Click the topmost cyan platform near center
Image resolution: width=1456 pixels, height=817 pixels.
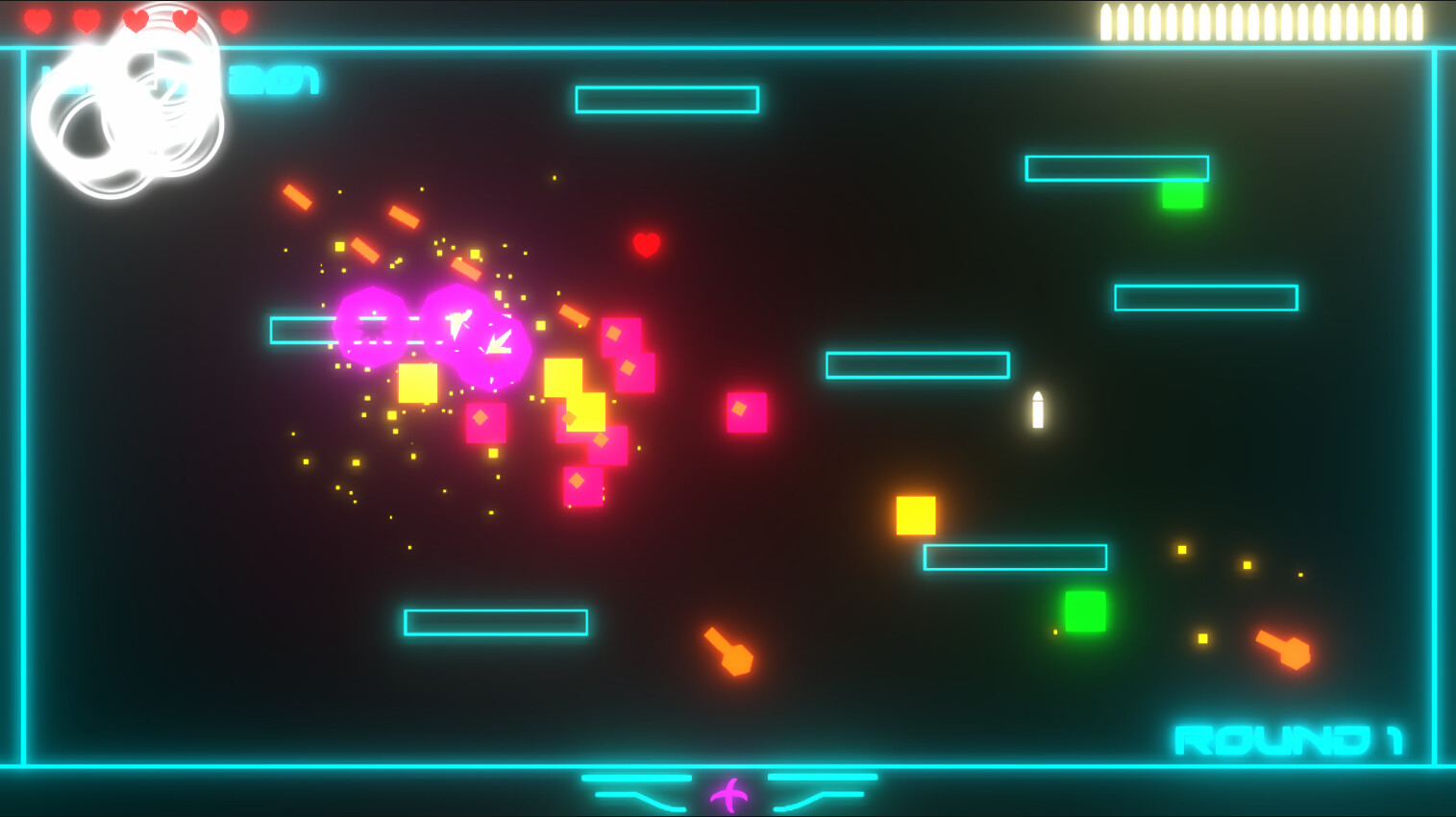[668, 99]
